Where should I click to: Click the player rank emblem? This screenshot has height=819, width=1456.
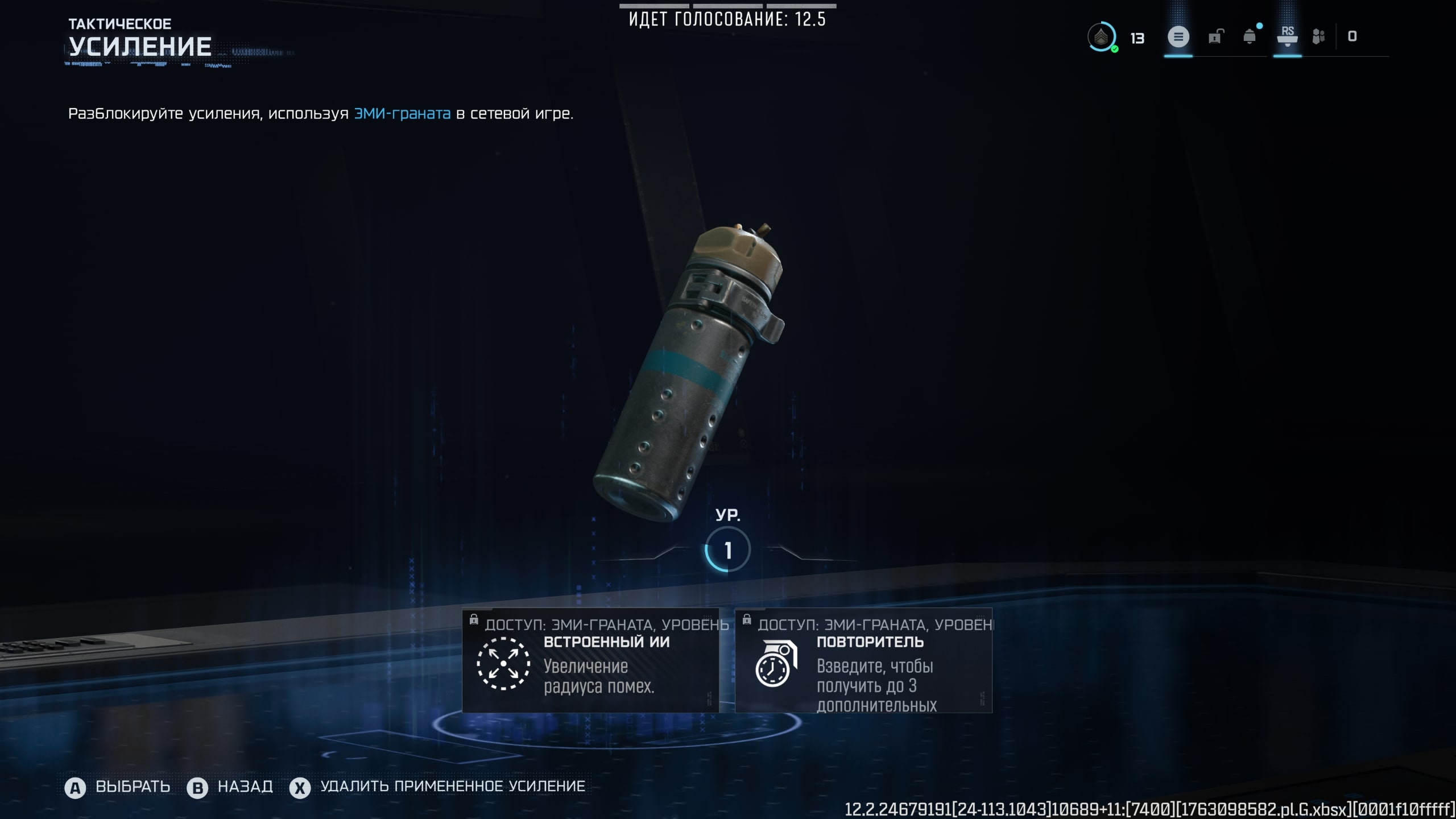point(1101,38)
